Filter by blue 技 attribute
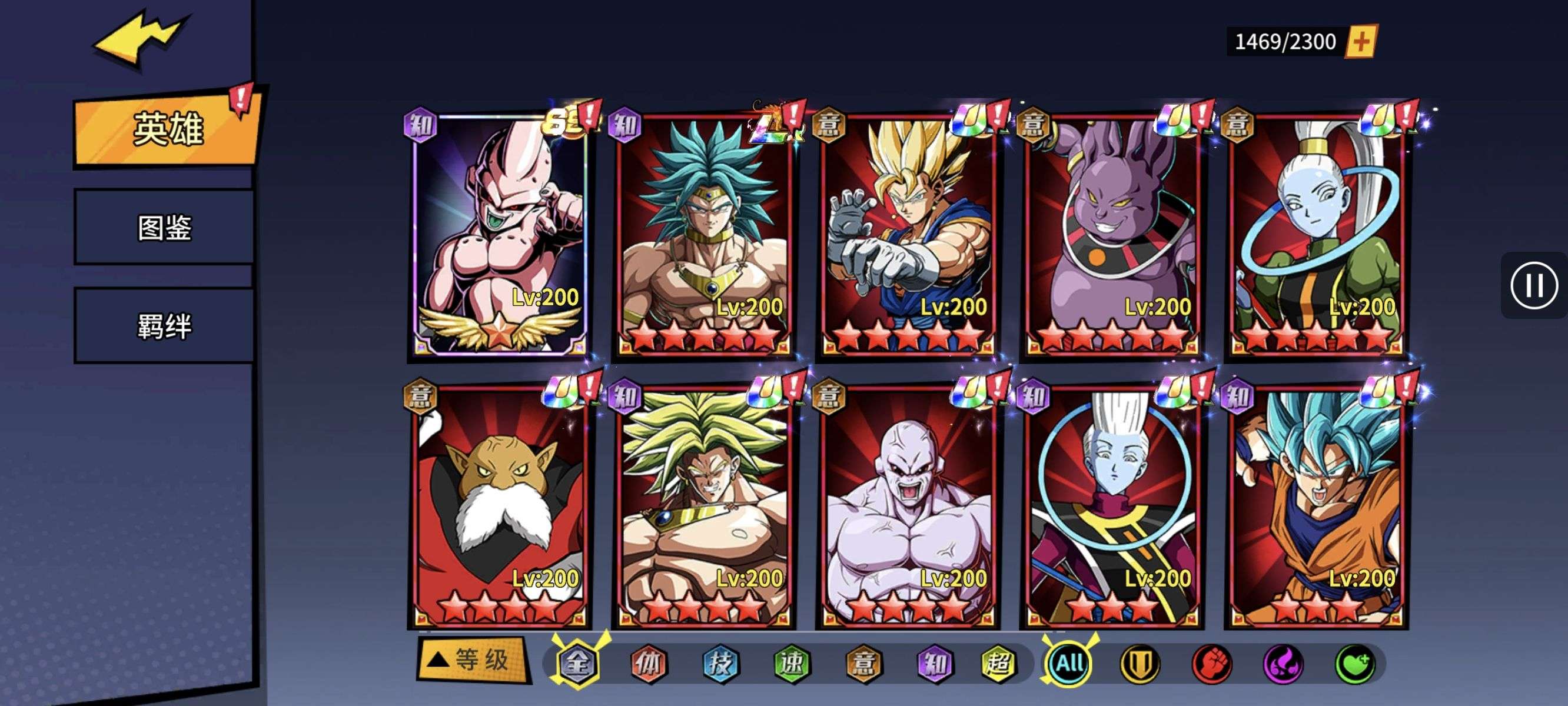Viewport: 1568px width, 706px height. coord(720,664)
